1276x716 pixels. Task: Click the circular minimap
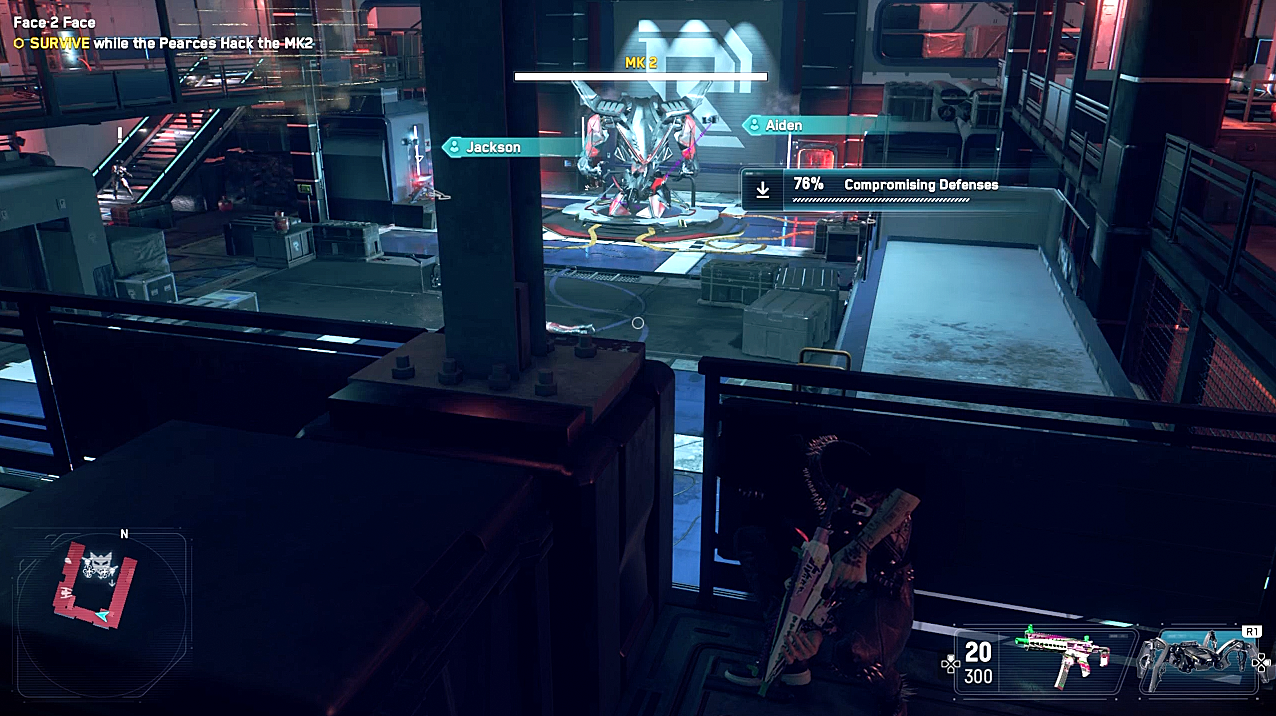tap(102, 614)
